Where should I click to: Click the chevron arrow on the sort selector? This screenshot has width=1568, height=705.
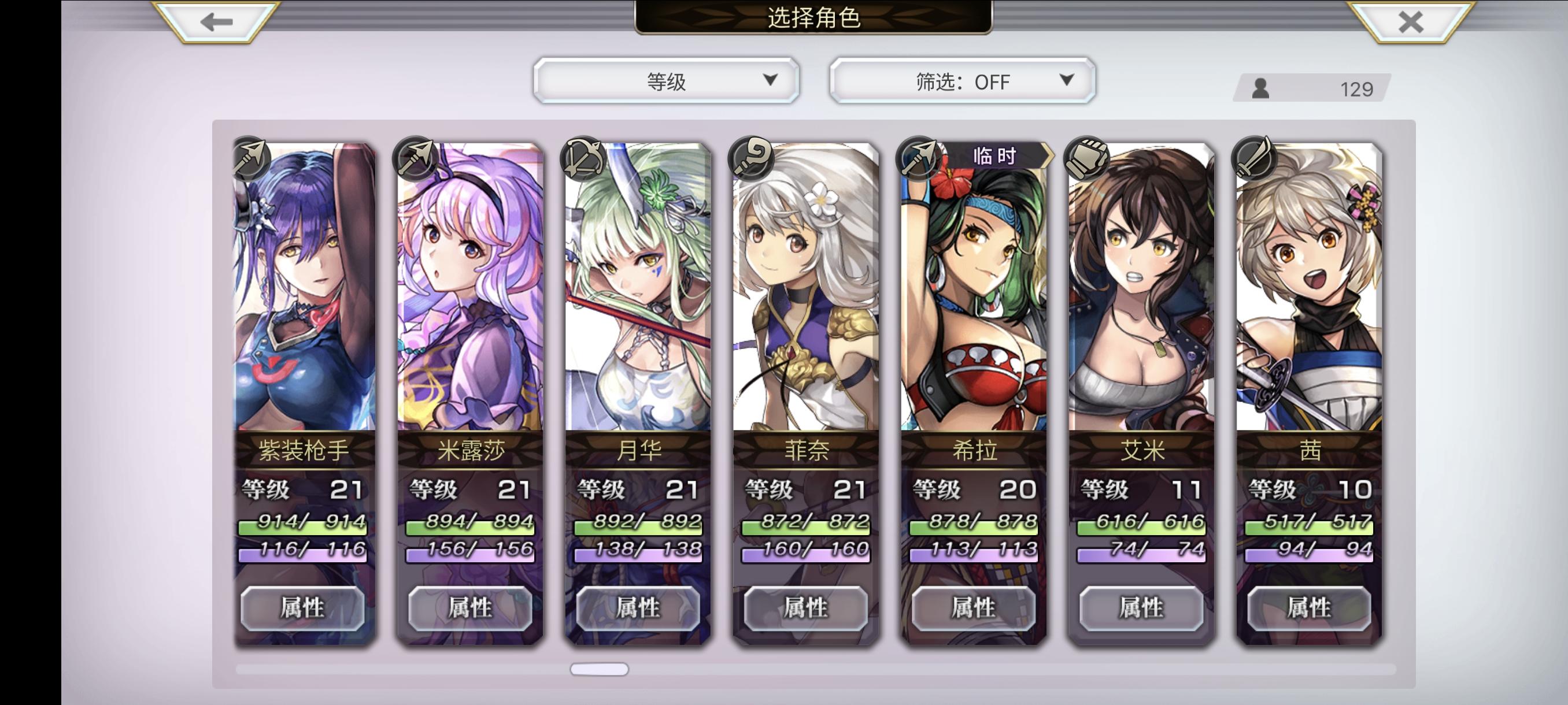pos(774,80)
